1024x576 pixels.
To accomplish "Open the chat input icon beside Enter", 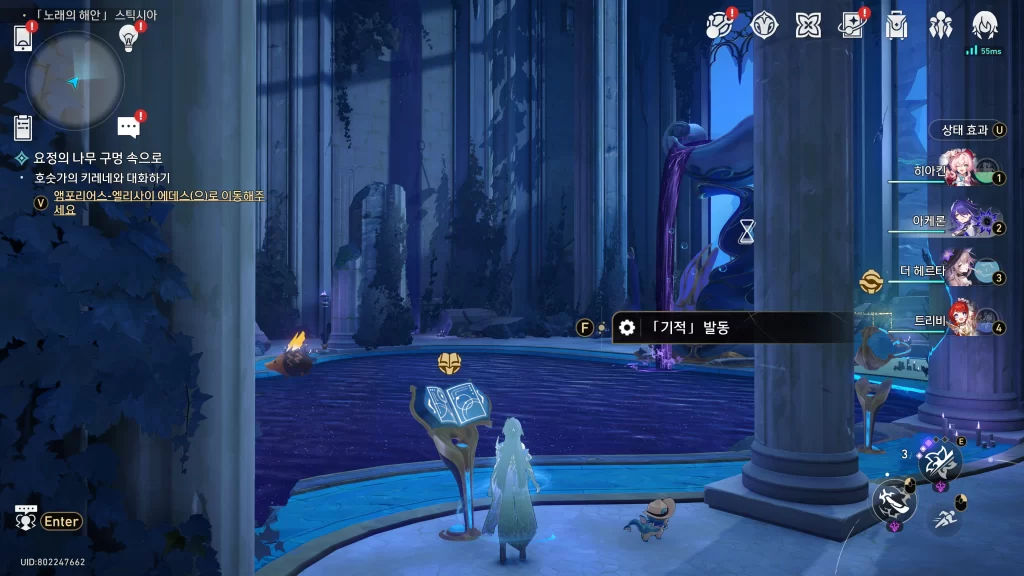I will tap(26, 520).
